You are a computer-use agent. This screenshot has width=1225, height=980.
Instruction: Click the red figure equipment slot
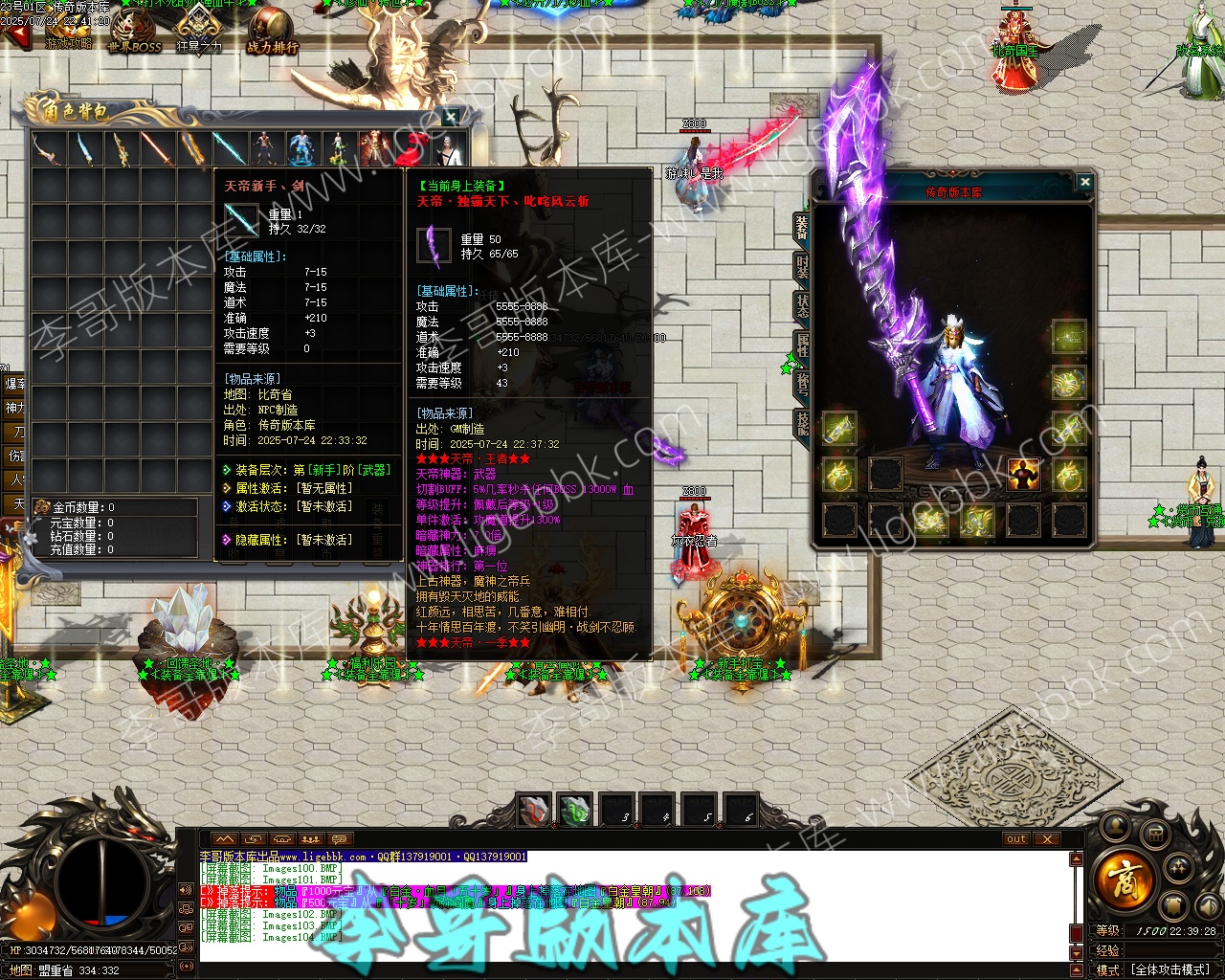(x=1023, y=474)
